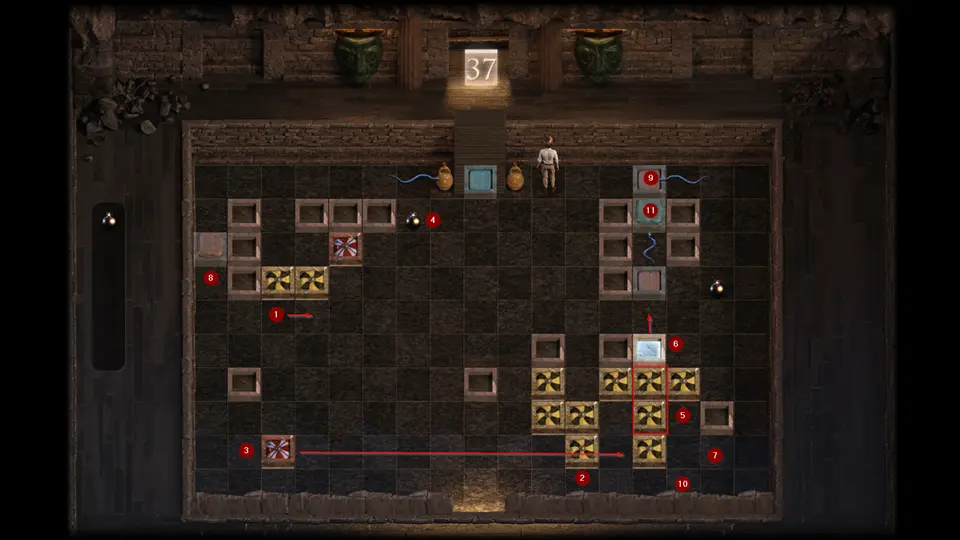The image size is (960, 540).
Task: Select the bomb in the side inventory panel
Action: [x=108, y=219]
